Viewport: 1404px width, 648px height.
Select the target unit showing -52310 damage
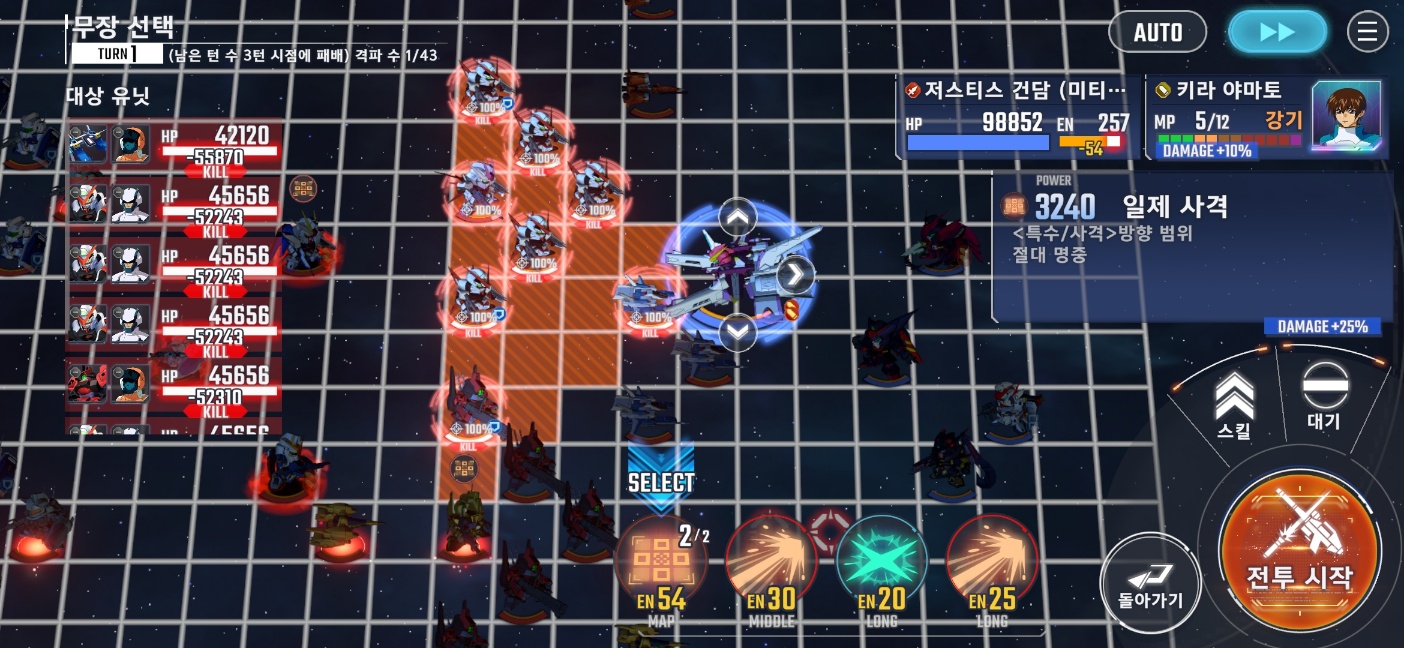pyautogui.click(x=174, y=386)
